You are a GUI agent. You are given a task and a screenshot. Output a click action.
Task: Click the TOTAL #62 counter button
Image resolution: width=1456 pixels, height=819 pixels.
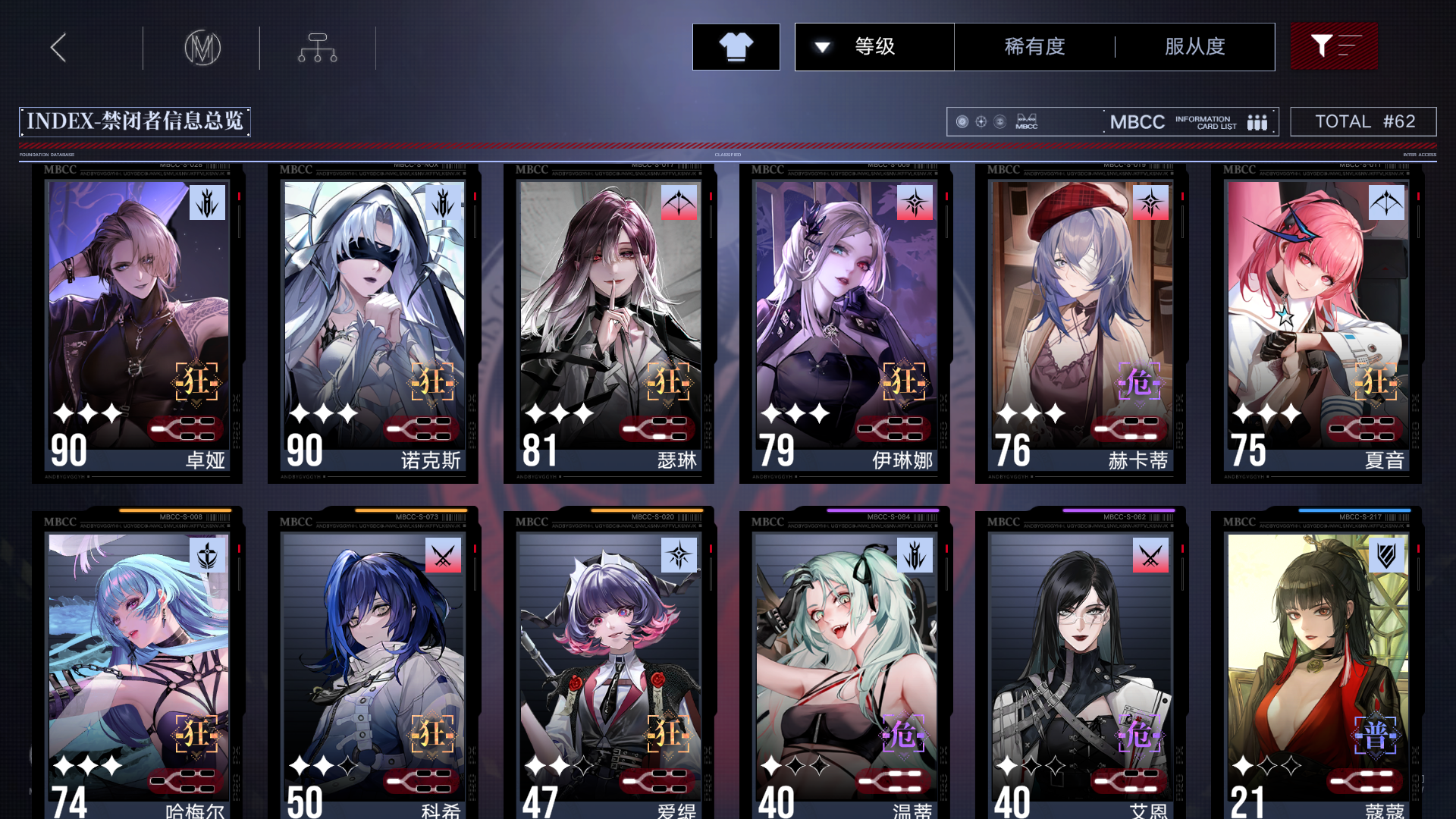(1363, 121)
